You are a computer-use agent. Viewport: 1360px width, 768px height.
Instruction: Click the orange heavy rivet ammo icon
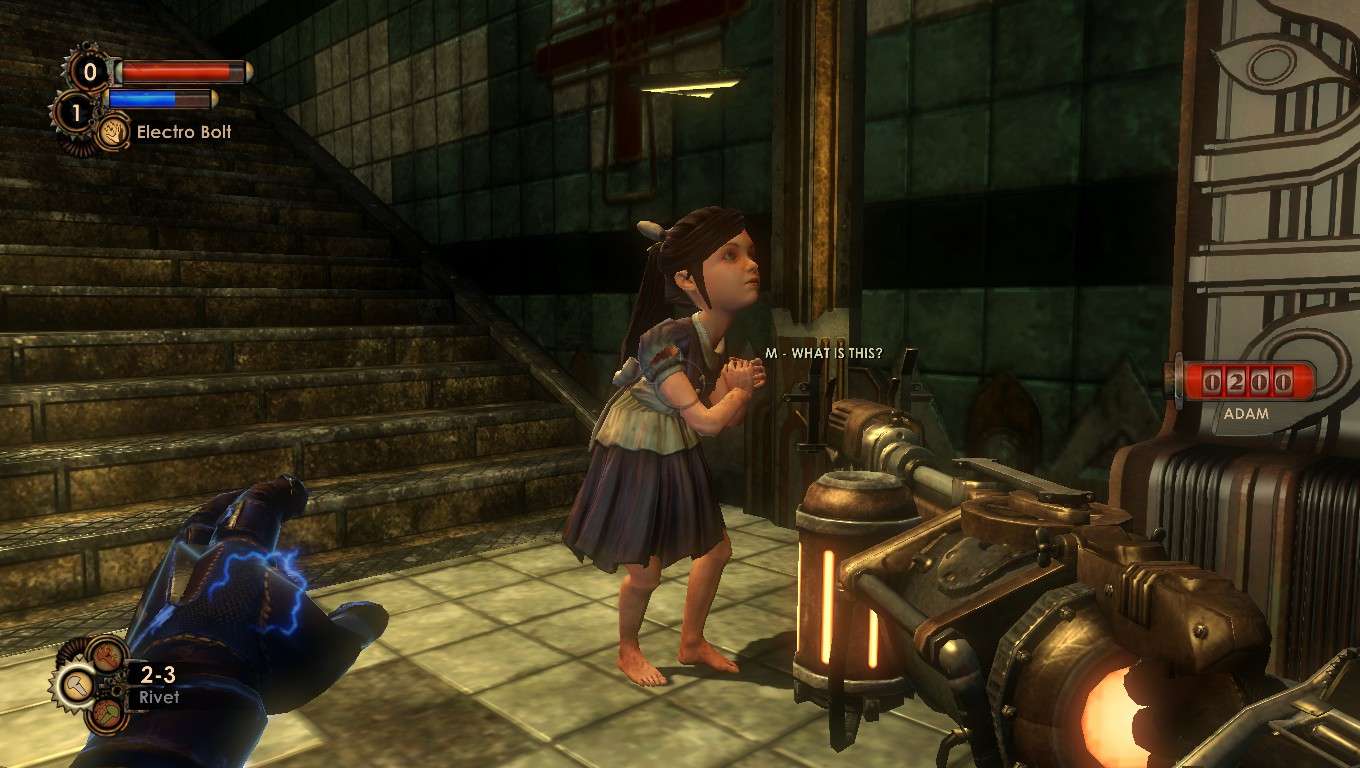105,655
